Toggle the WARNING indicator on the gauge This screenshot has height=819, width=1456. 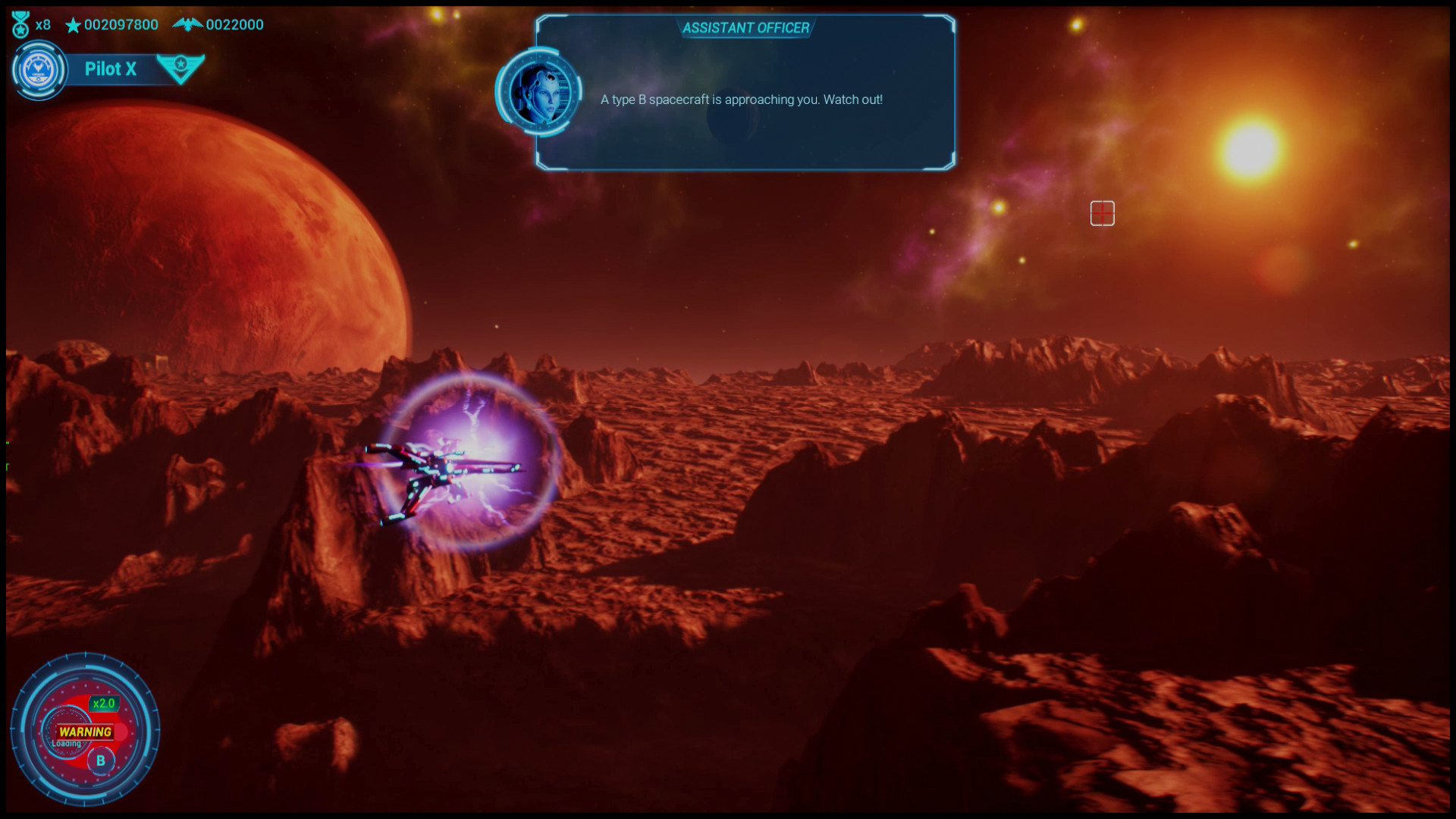[x=83, y=733]
